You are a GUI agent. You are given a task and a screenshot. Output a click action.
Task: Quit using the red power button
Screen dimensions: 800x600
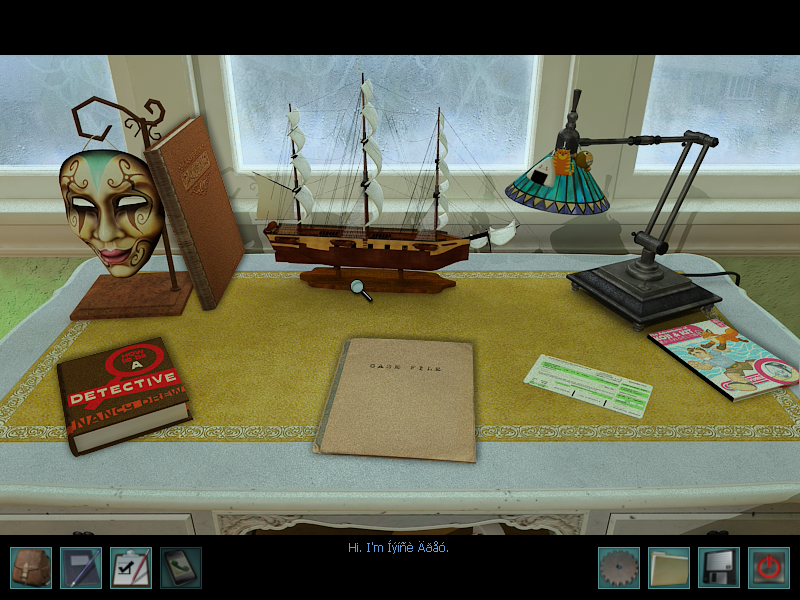click(x=768, y=567)
